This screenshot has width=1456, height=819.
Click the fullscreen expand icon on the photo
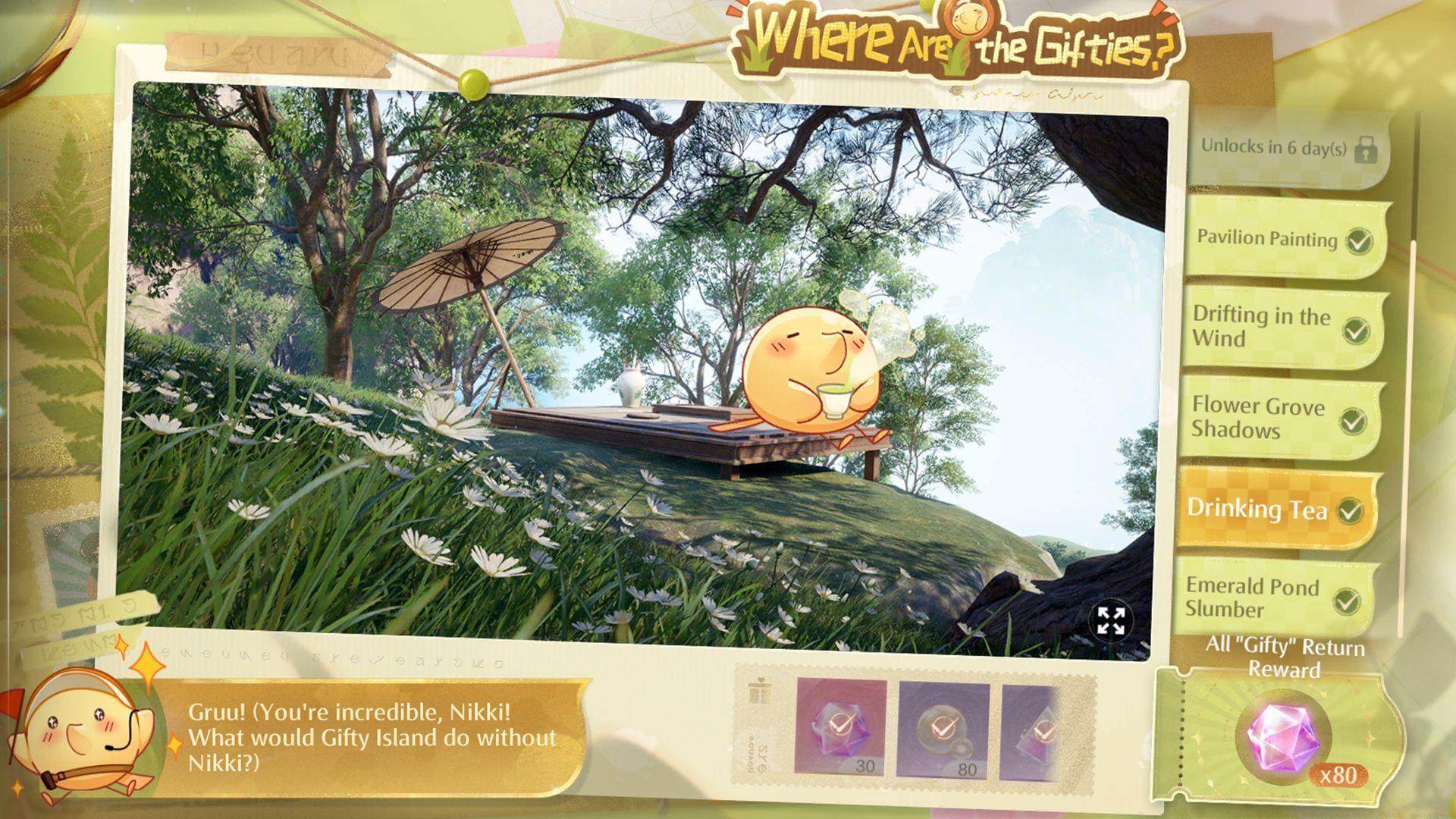point(1110,622)
